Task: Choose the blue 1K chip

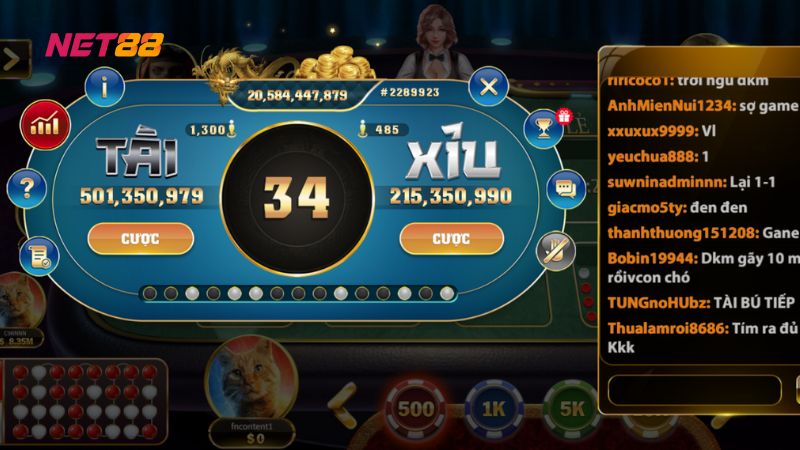Action: click(494, 408)
